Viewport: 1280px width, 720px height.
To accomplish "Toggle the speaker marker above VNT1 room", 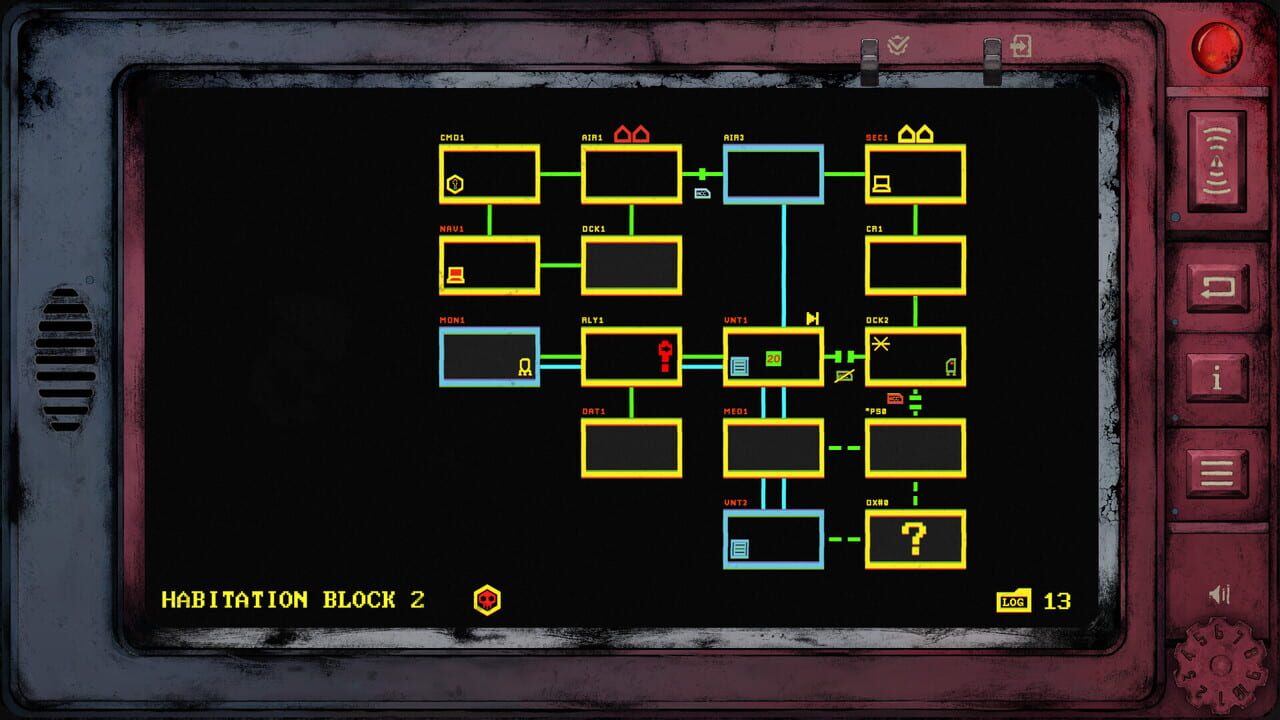I will 812,319.
